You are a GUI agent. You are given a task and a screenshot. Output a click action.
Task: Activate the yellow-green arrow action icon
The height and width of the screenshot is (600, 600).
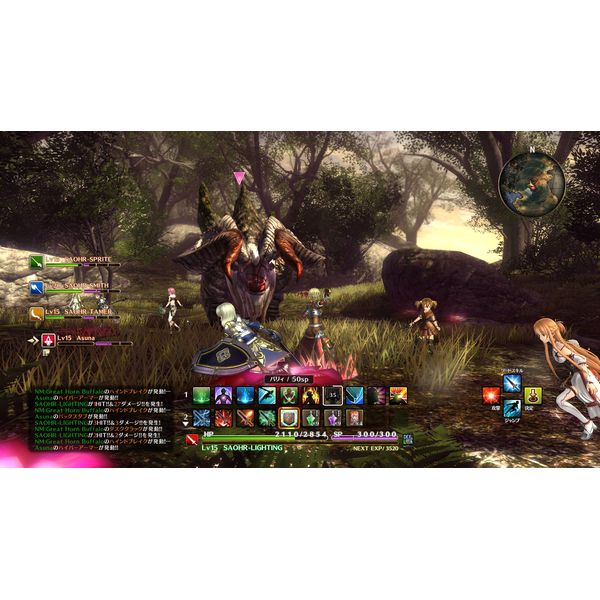point(534,394)
